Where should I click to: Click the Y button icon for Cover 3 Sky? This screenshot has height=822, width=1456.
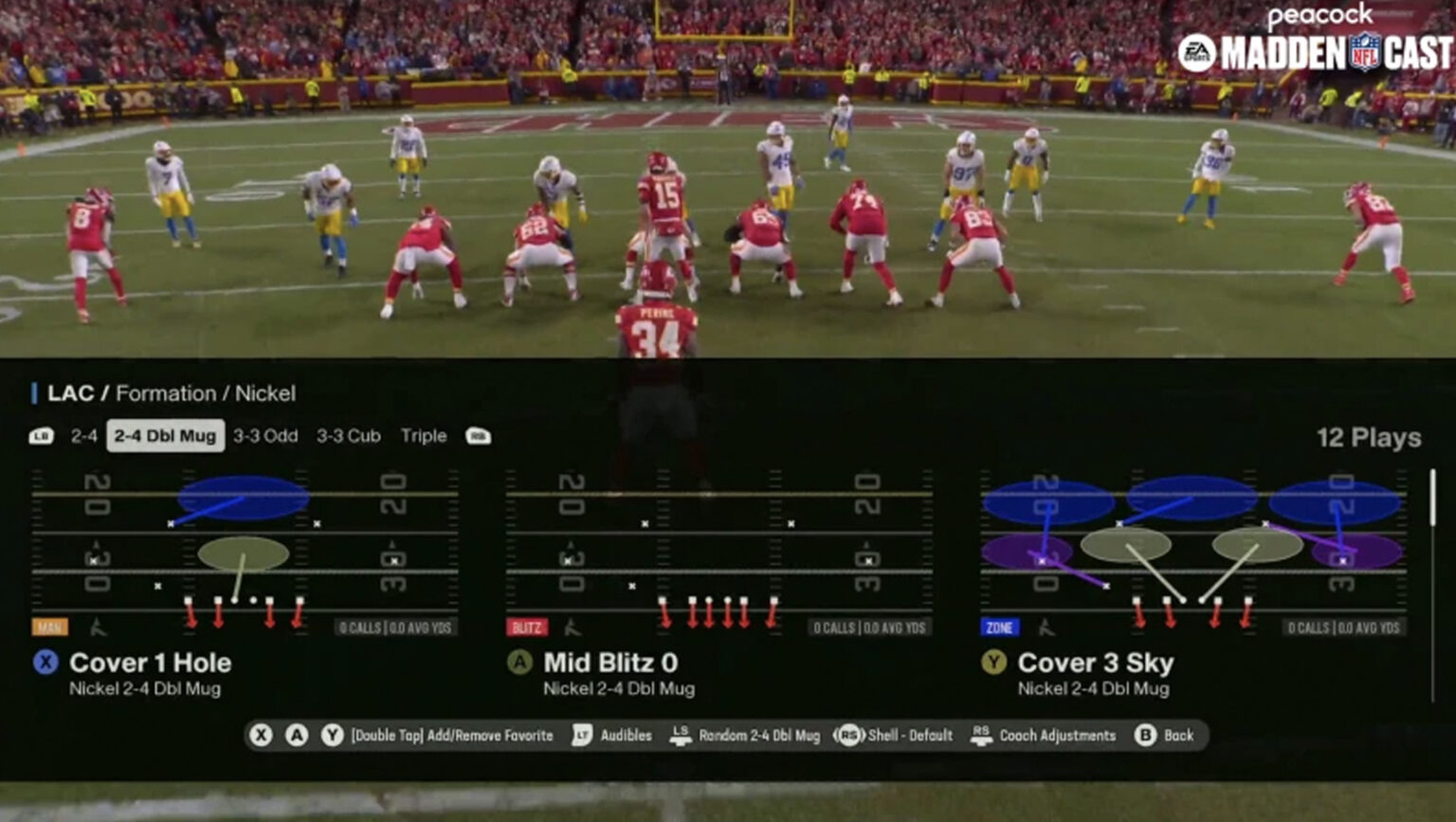point(995,663)
